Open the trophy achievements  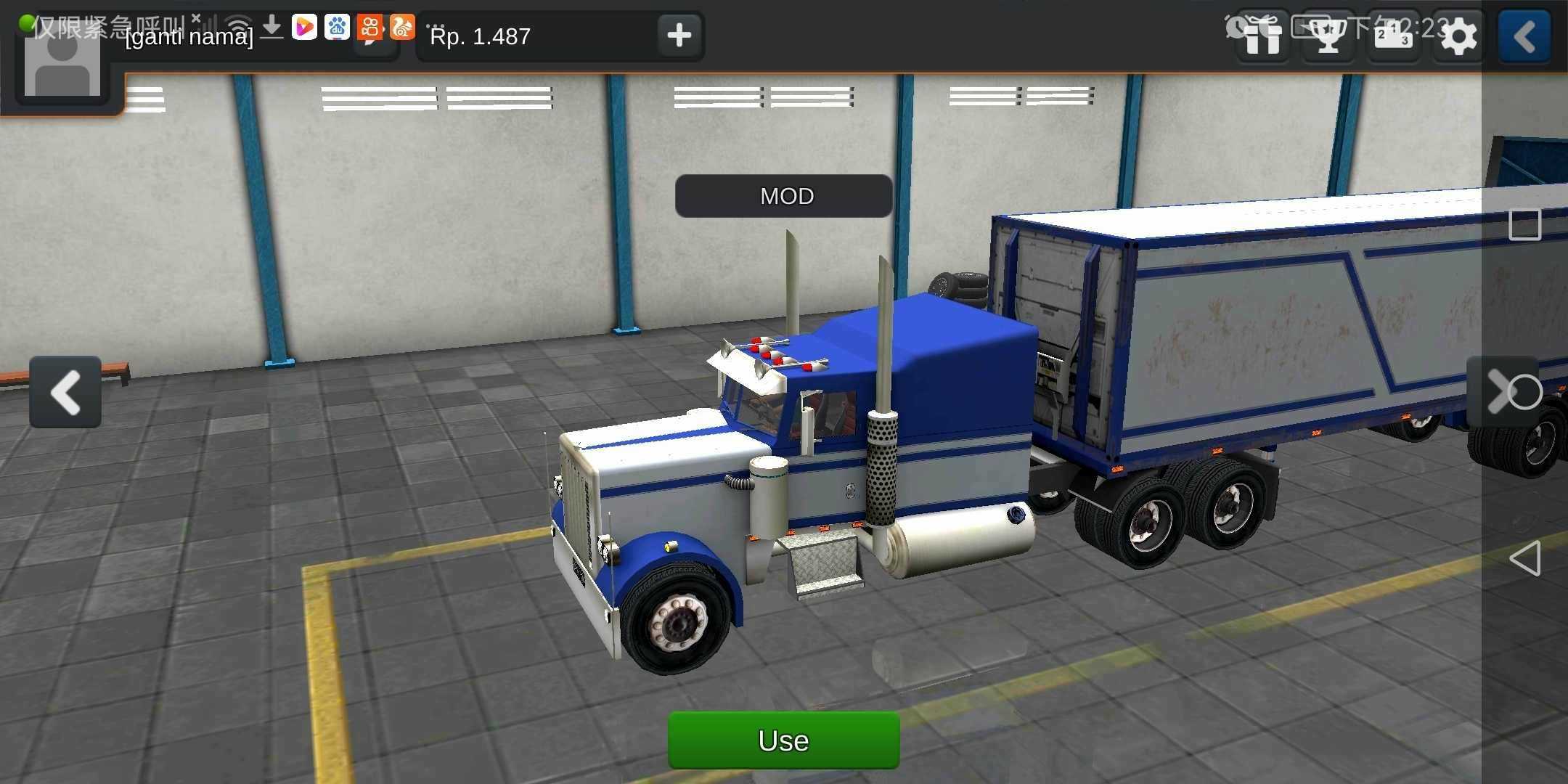(x=1328, y=36)
